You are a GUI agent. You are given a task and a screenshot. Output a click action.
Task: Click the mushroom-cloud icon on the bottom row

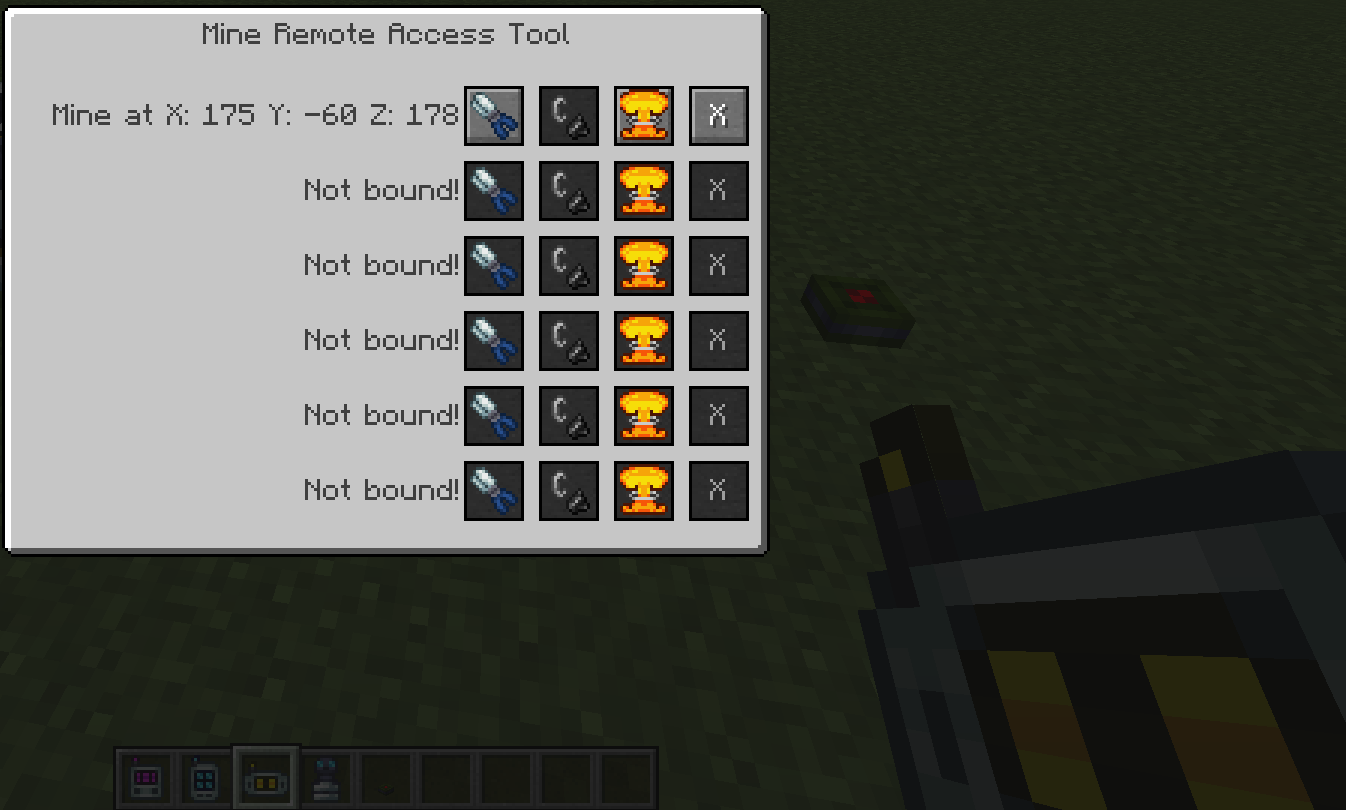644,490
